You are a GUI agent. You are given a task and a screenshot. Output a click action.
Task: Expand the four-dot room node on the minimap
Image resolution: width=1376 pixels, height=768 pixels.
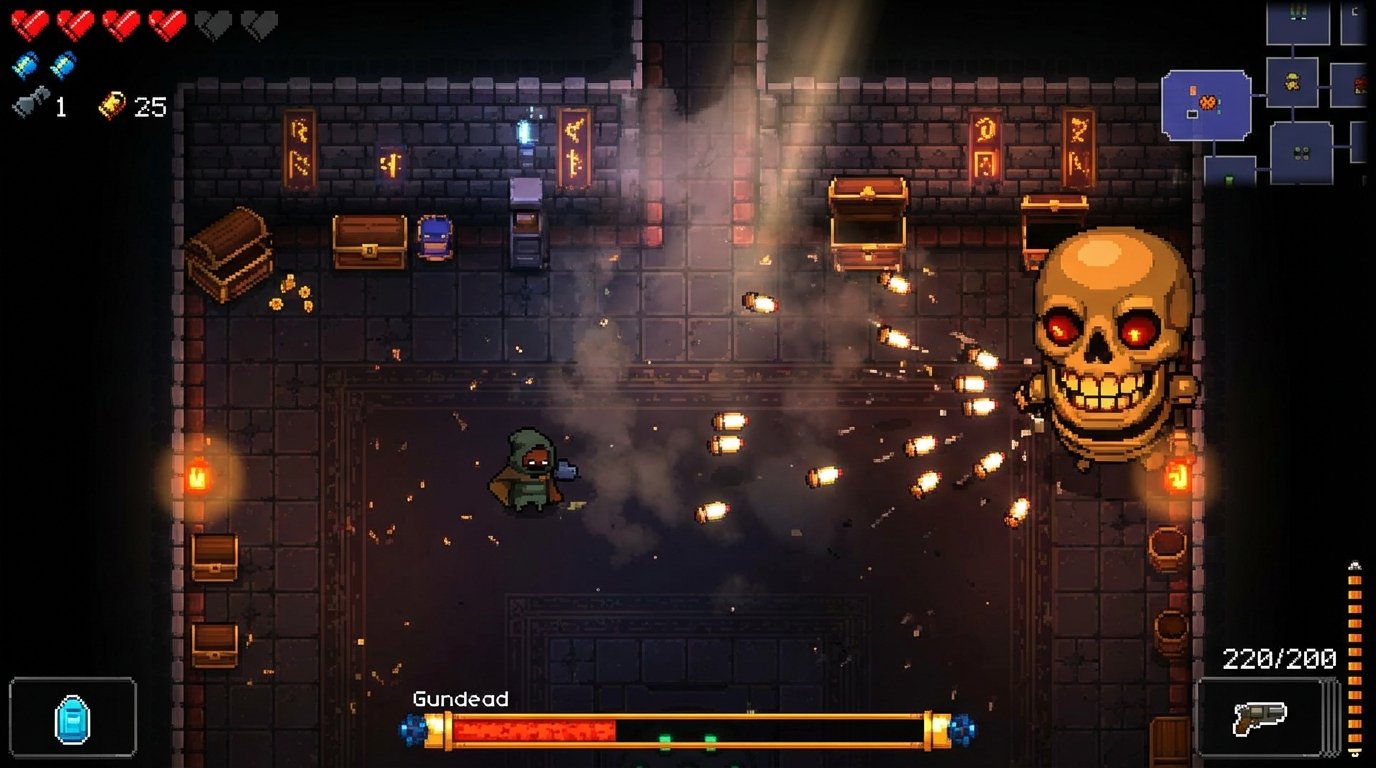click(1300, 151)
